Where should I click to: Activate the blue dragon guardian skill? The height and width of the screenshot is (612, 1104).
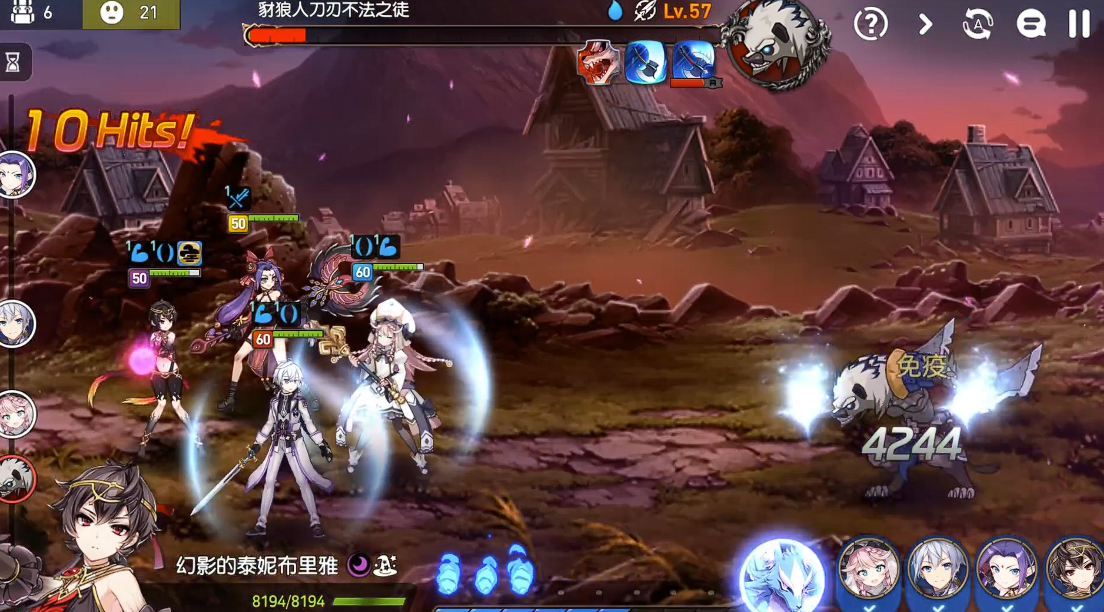781,577
